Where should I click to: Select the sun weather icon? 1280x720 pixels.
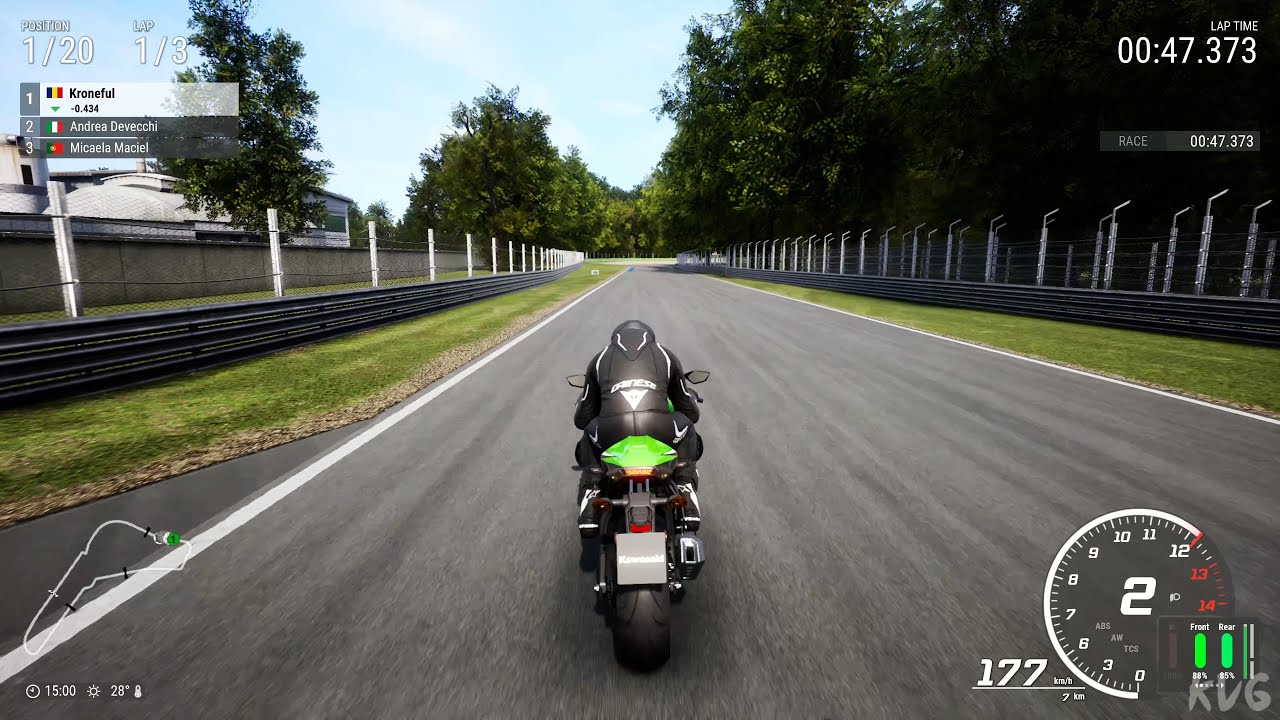(x=94, y=690)
